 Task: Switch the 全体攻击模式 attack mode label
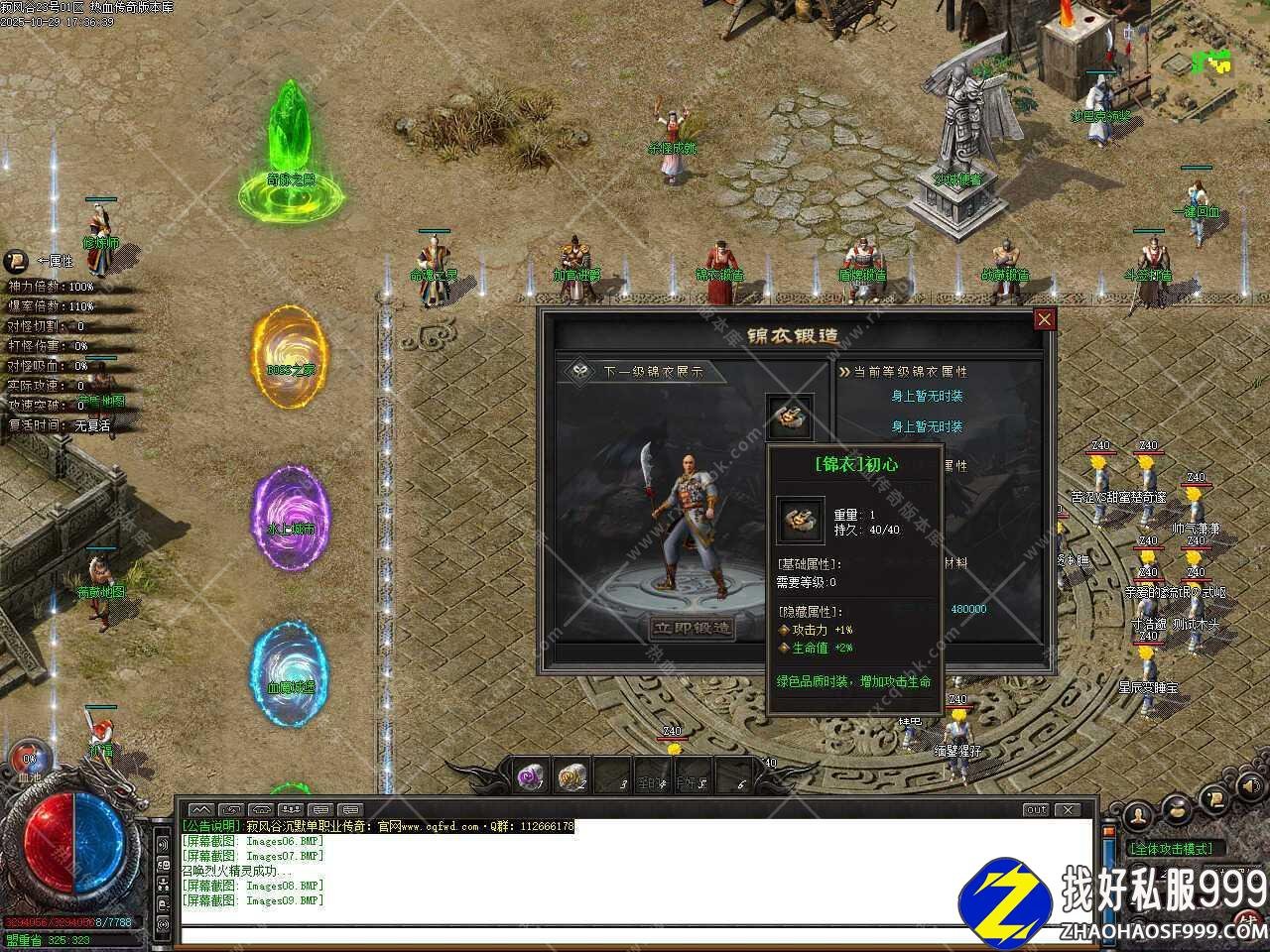tap(1171, 849)
